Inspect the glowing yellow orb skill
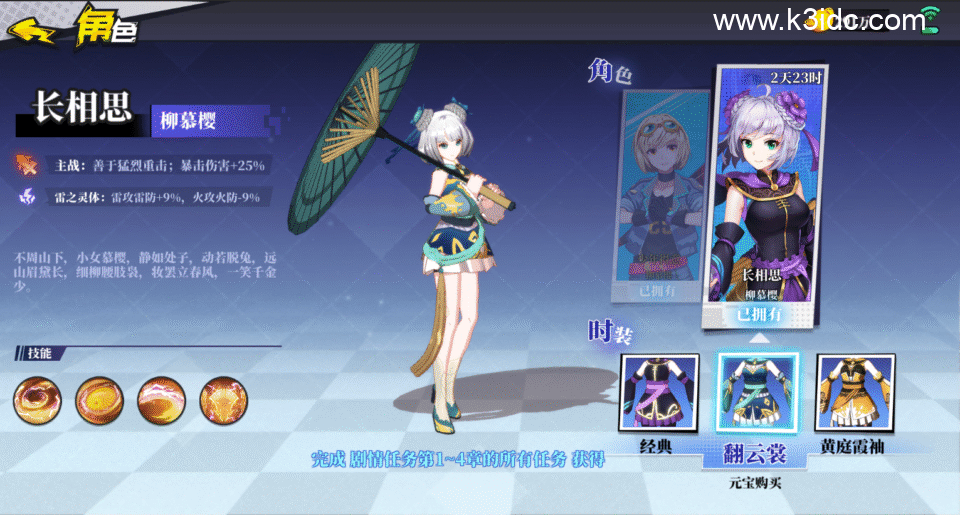The width and height of the screenshot is (960, 515). click(98, 399)
